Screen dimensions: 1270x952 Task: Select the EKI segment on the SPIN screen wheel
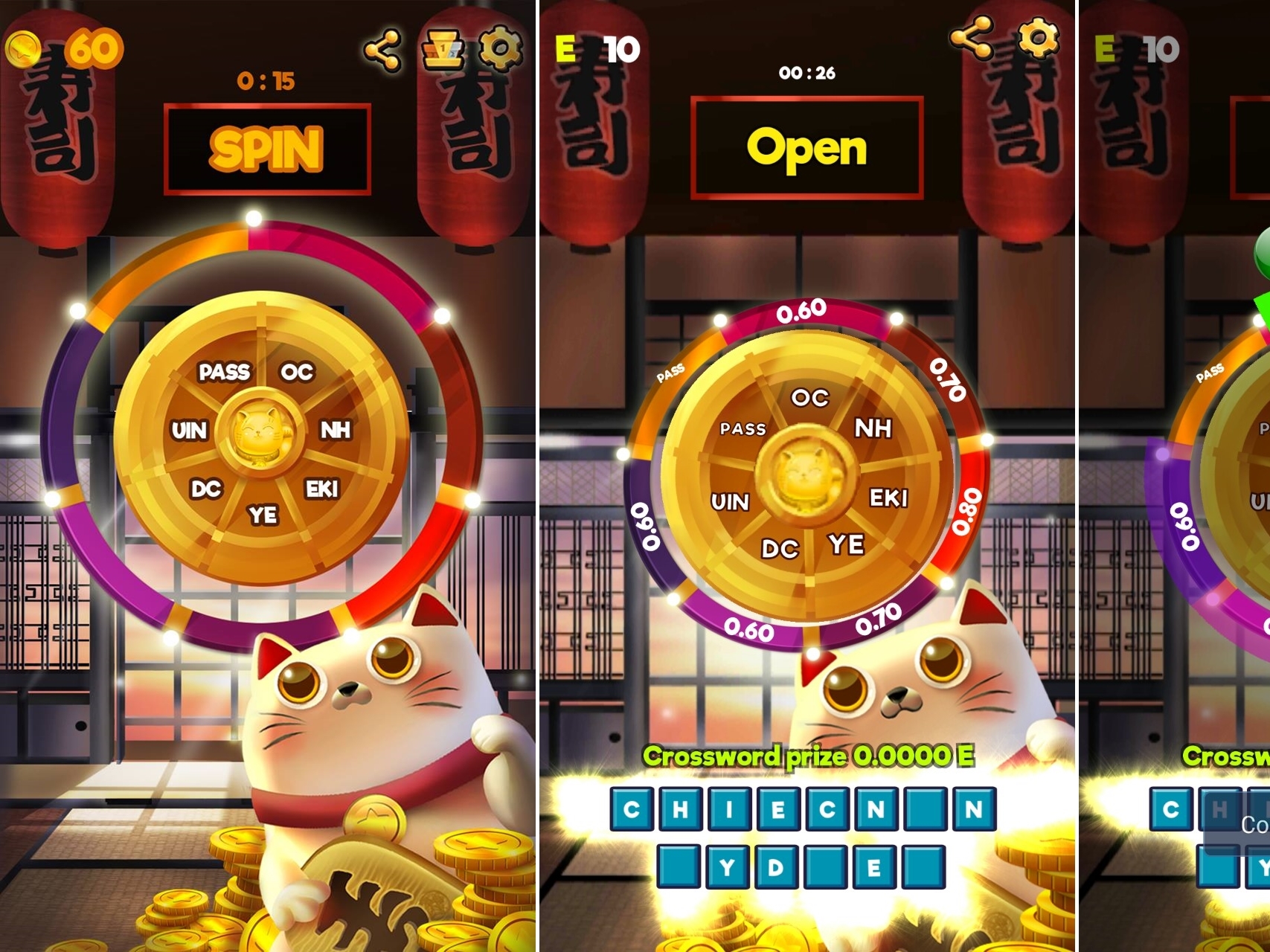click(x=322, y=489)
